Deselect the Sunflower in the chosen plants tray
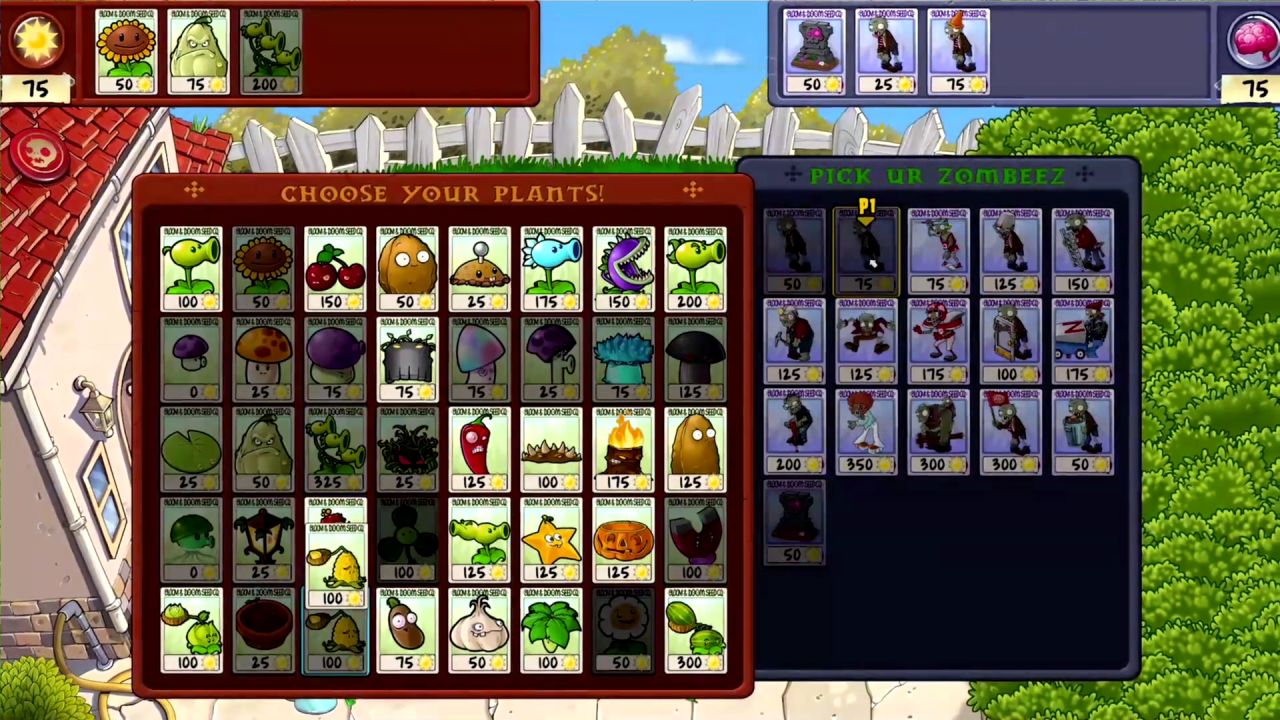 click(125, 50)
